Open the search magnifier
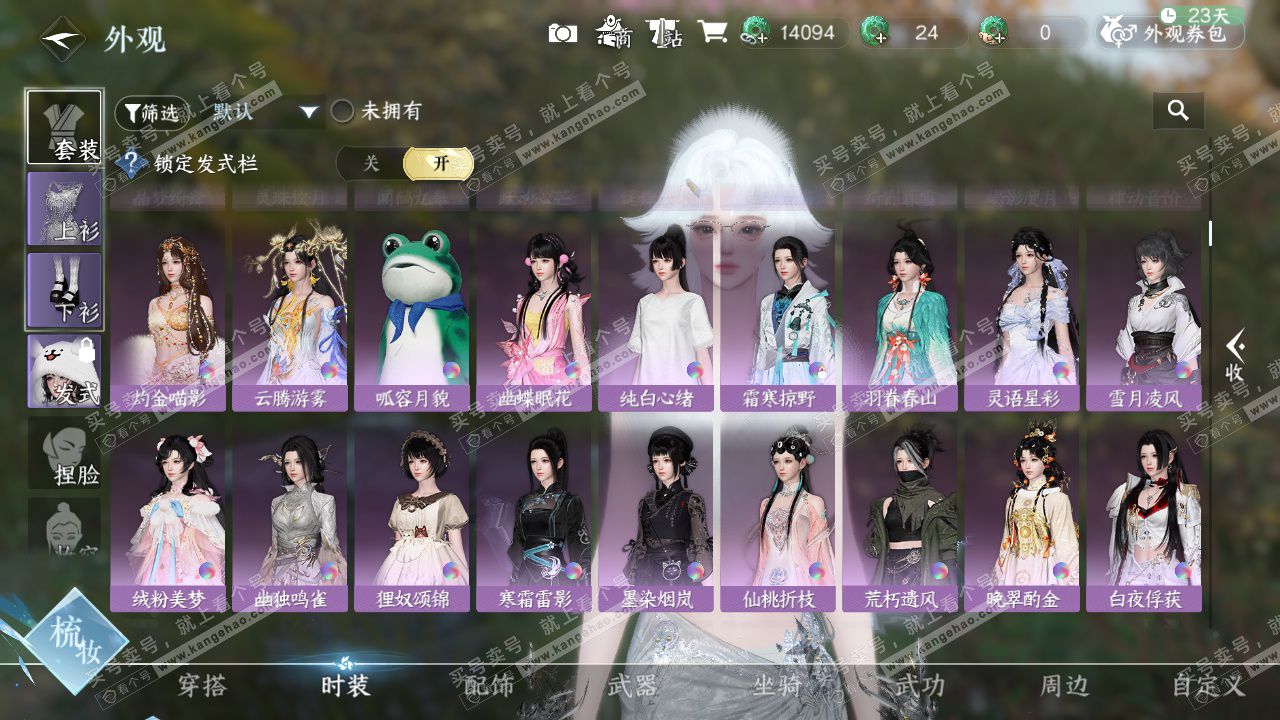 (x=1178, y=111)
